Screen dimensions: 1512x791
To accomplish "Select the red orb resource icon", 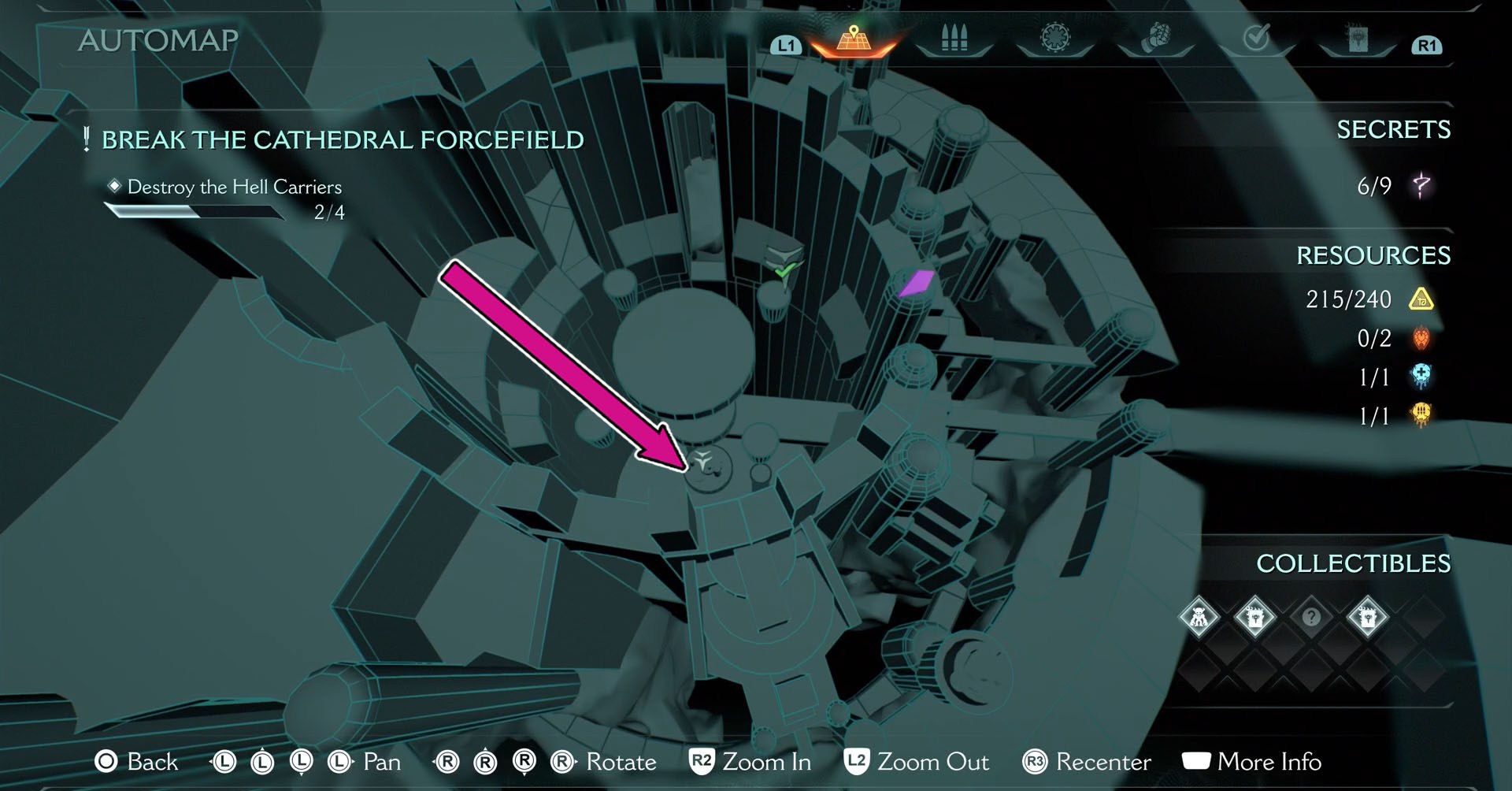I will [x=1420, y=339].
